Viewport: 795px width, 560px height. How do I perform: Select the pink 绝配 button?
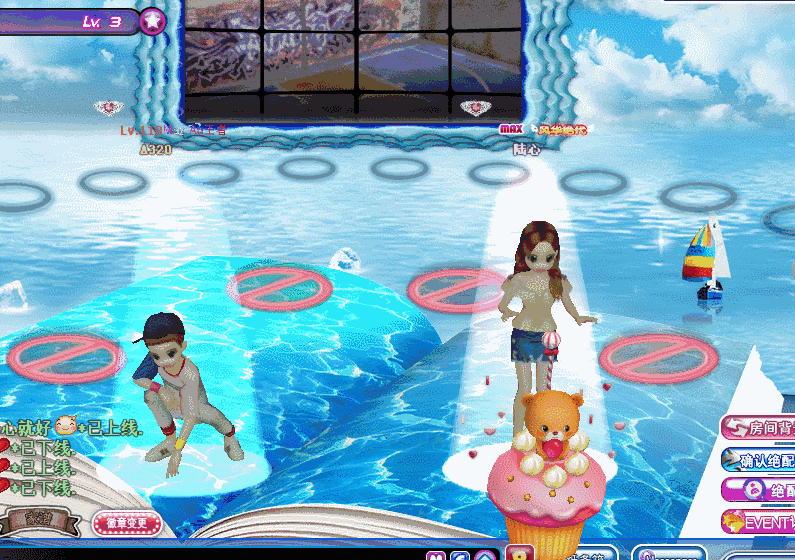pos(760,491)
